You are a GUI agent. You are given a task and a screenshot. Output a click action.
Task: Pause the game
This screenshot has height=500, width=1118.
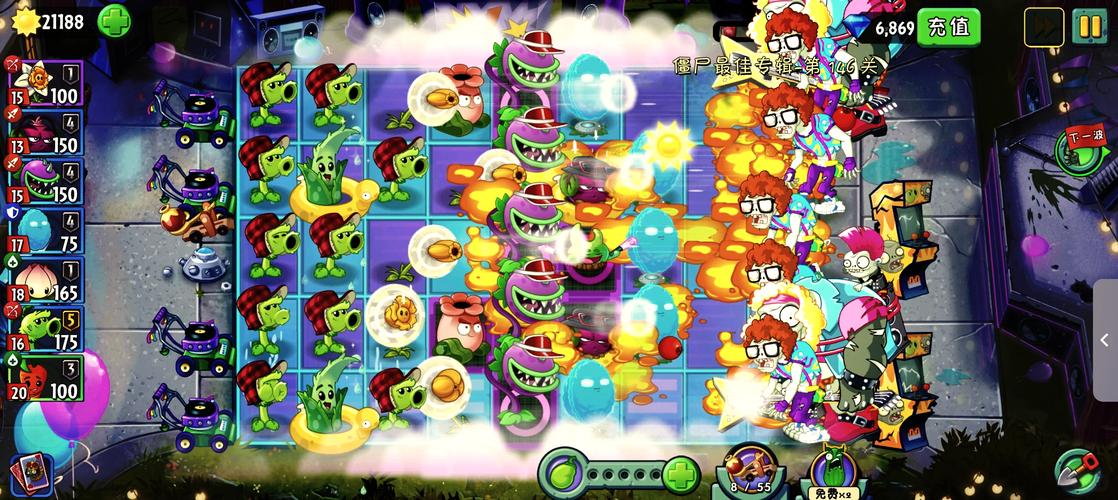point(1087,25)
